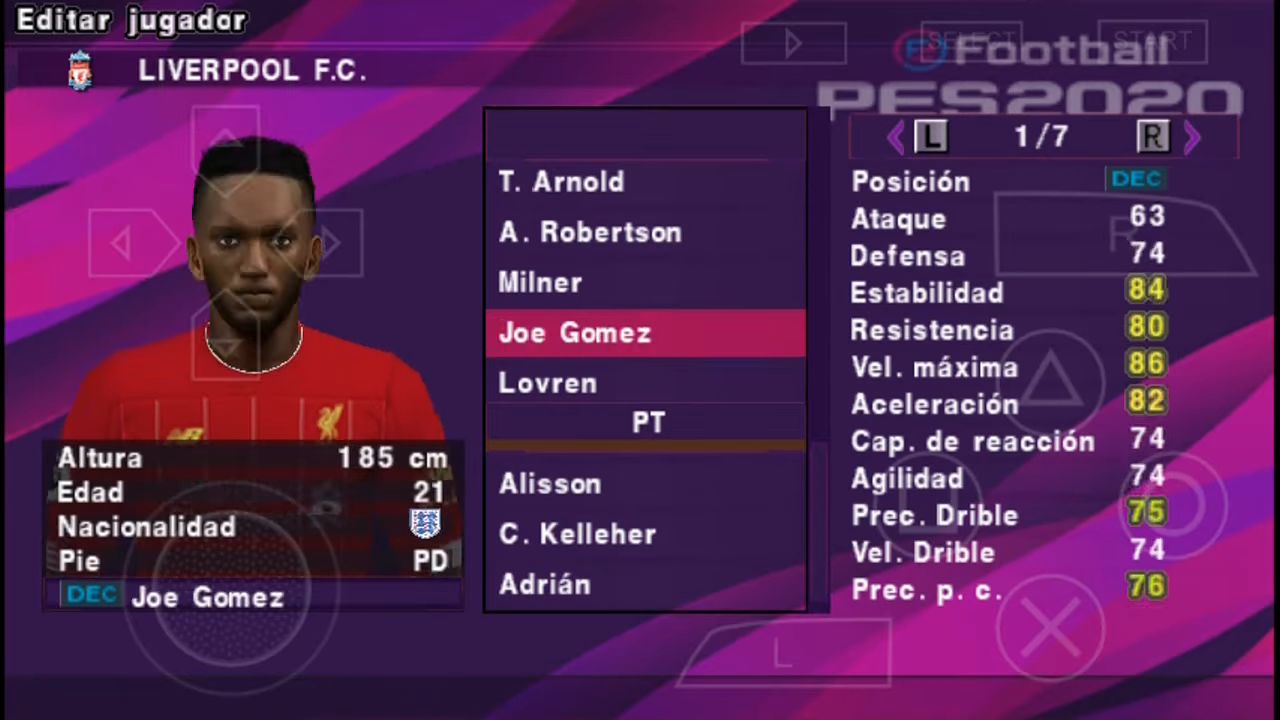Show the previous stats page arrow
This screenshot has height=720, width=1280.
(896, 138)
